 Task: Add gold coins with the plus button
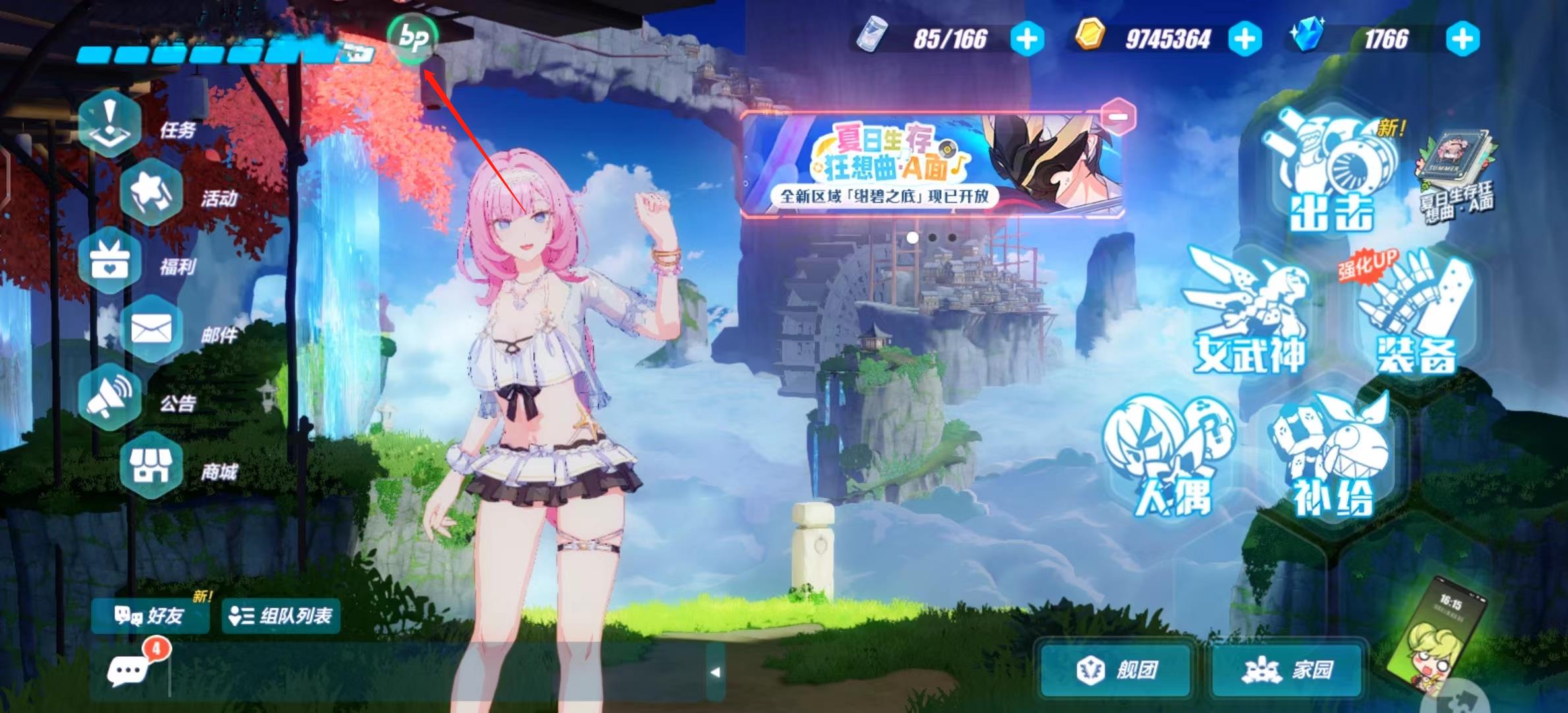[x=1245, y=40]
